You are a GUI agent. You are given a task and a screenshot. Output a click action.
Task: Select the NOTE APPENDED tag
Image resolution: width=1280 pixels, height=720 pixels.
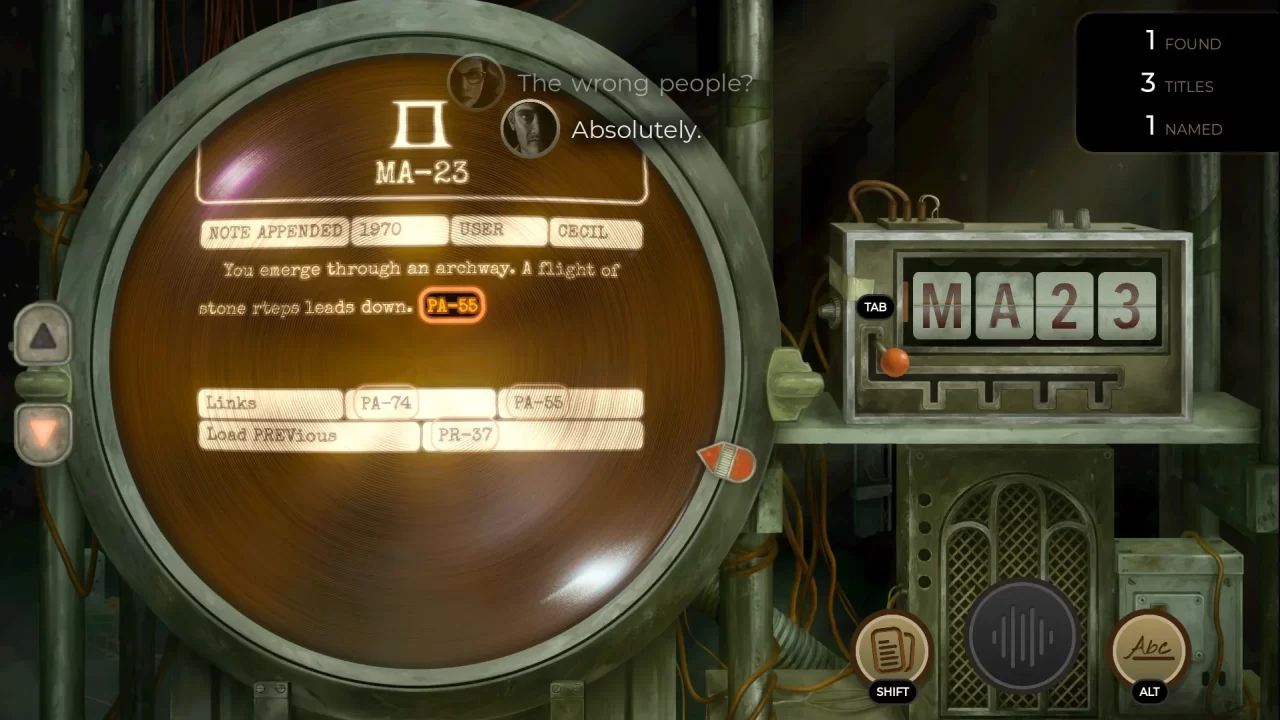click(274, 231)
